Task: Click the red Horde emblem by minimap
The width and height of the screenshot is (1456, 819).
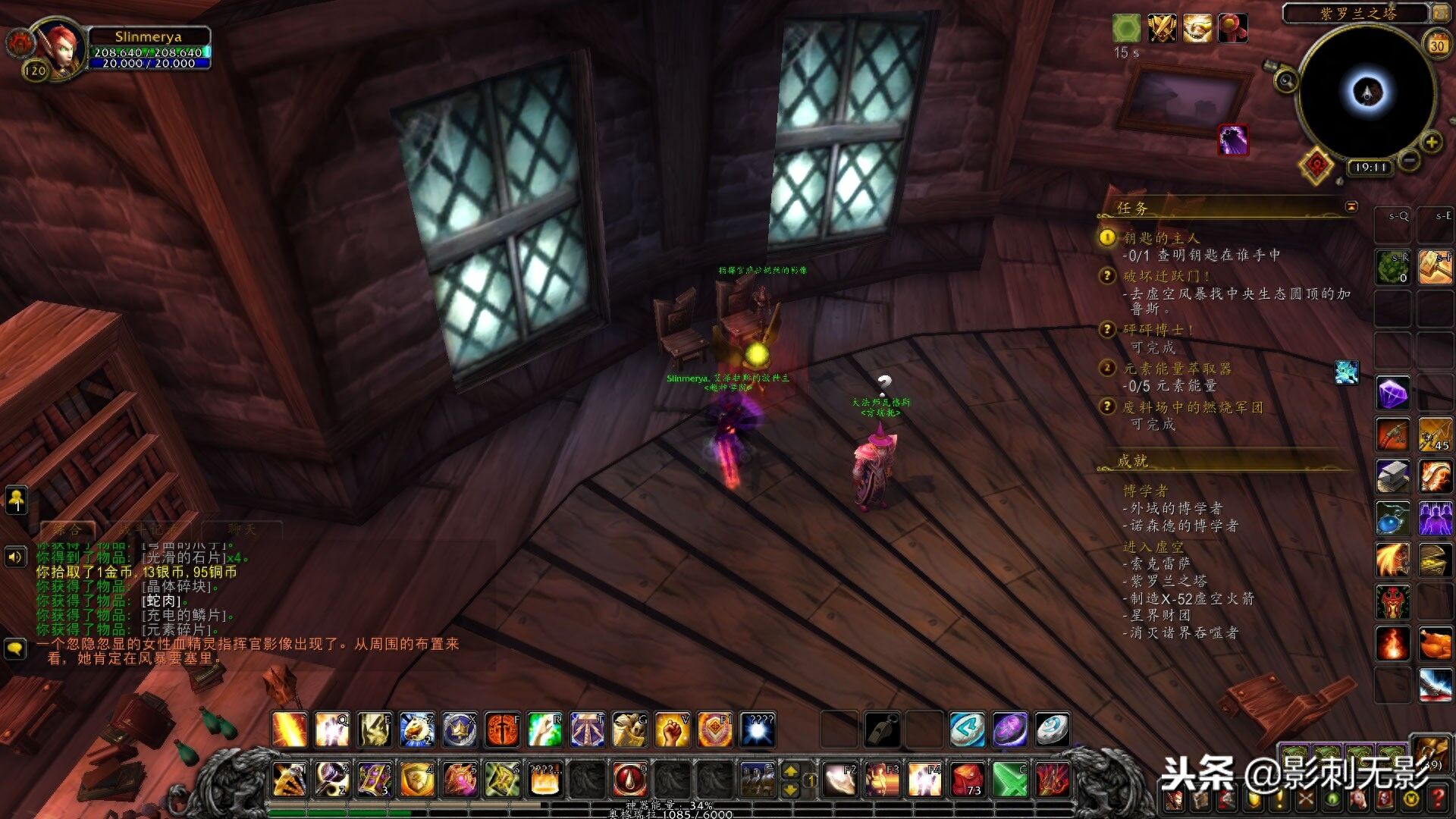Action: (x=1317, y=164)
